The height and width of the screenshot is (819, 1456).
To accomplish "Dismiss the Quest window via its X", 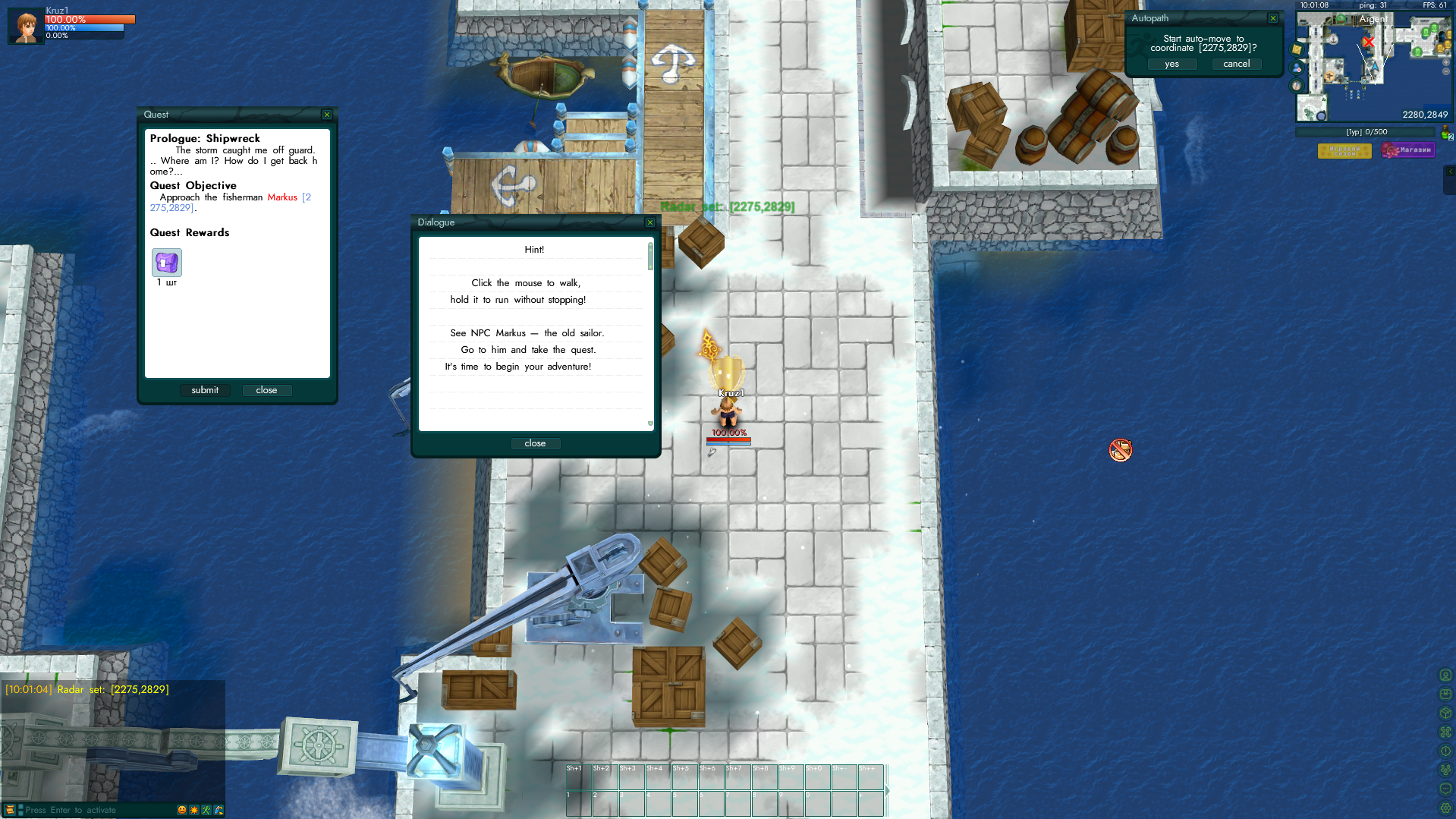I will 327,115.
